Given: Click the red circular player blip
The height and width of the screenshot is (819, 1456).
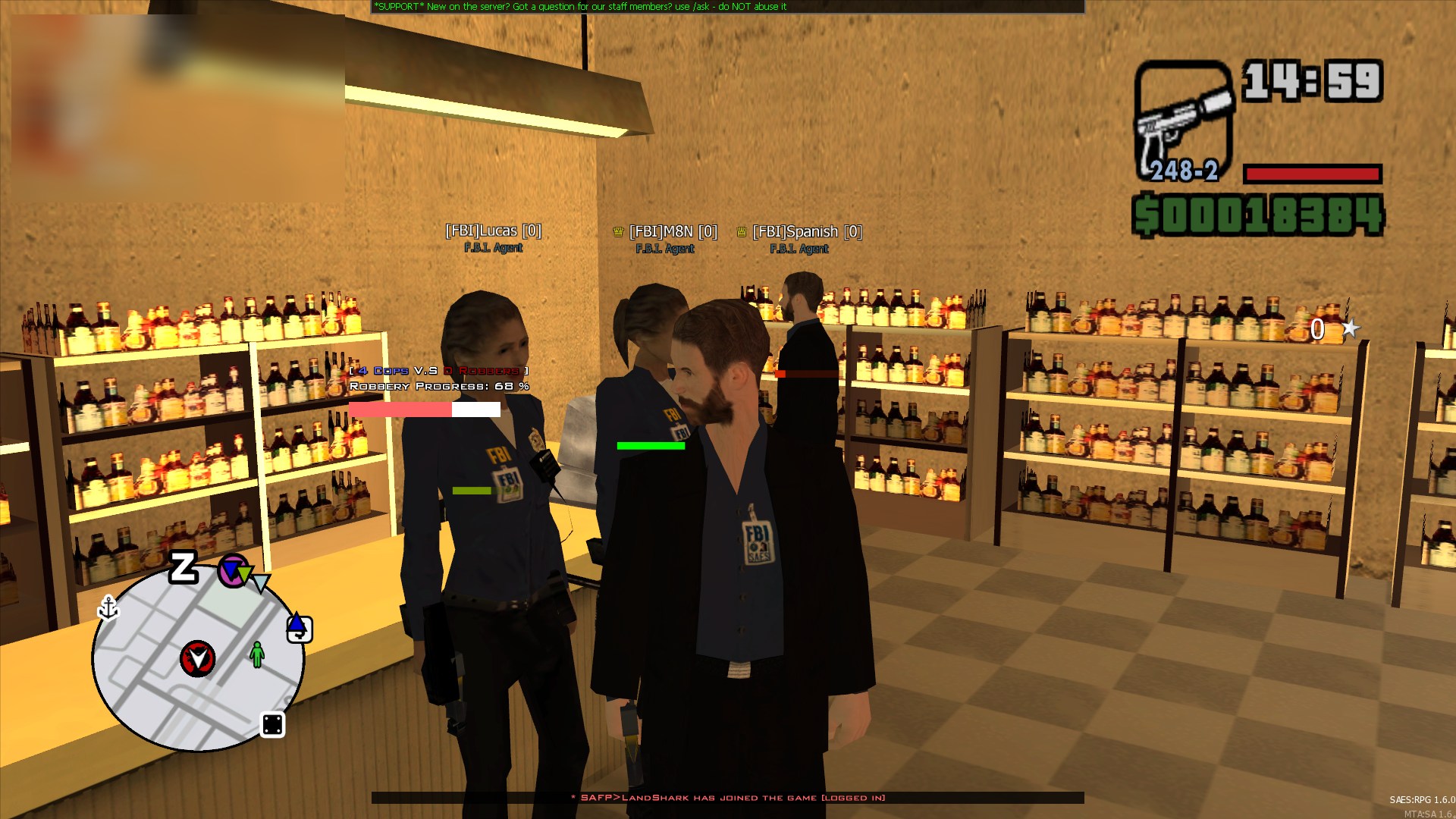Looking at the screenshot, I should 198,658.
